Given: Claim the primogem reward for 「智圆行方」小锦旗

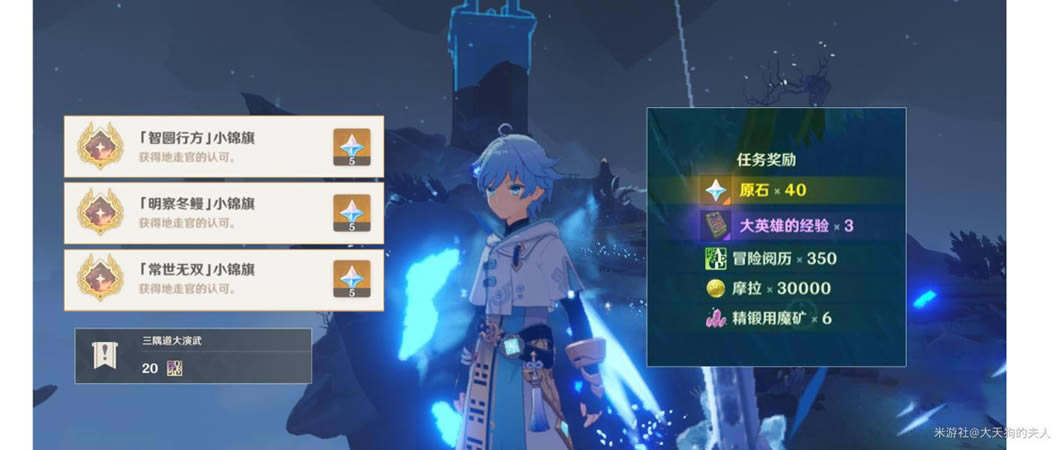Looking at the screenshot, I should [x=351, y=147].
